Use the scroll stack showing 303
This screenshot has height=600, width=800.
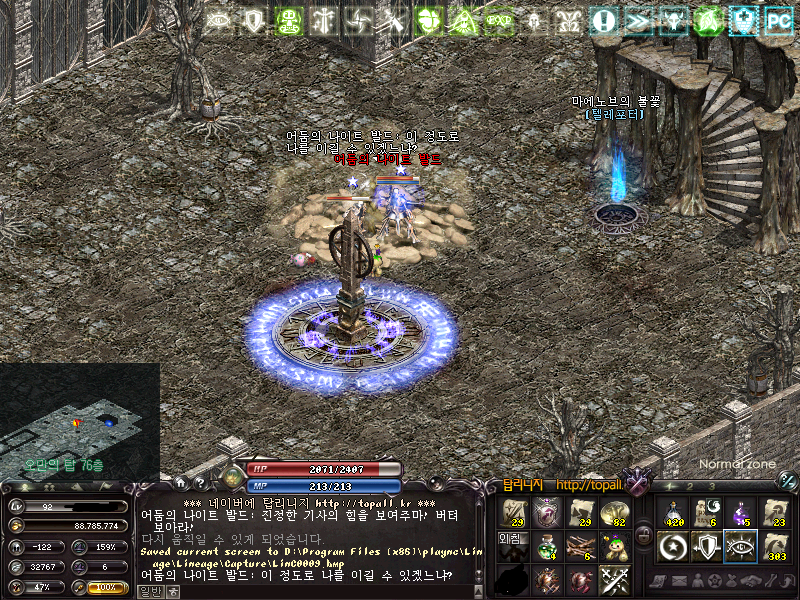tap(774, 547)
